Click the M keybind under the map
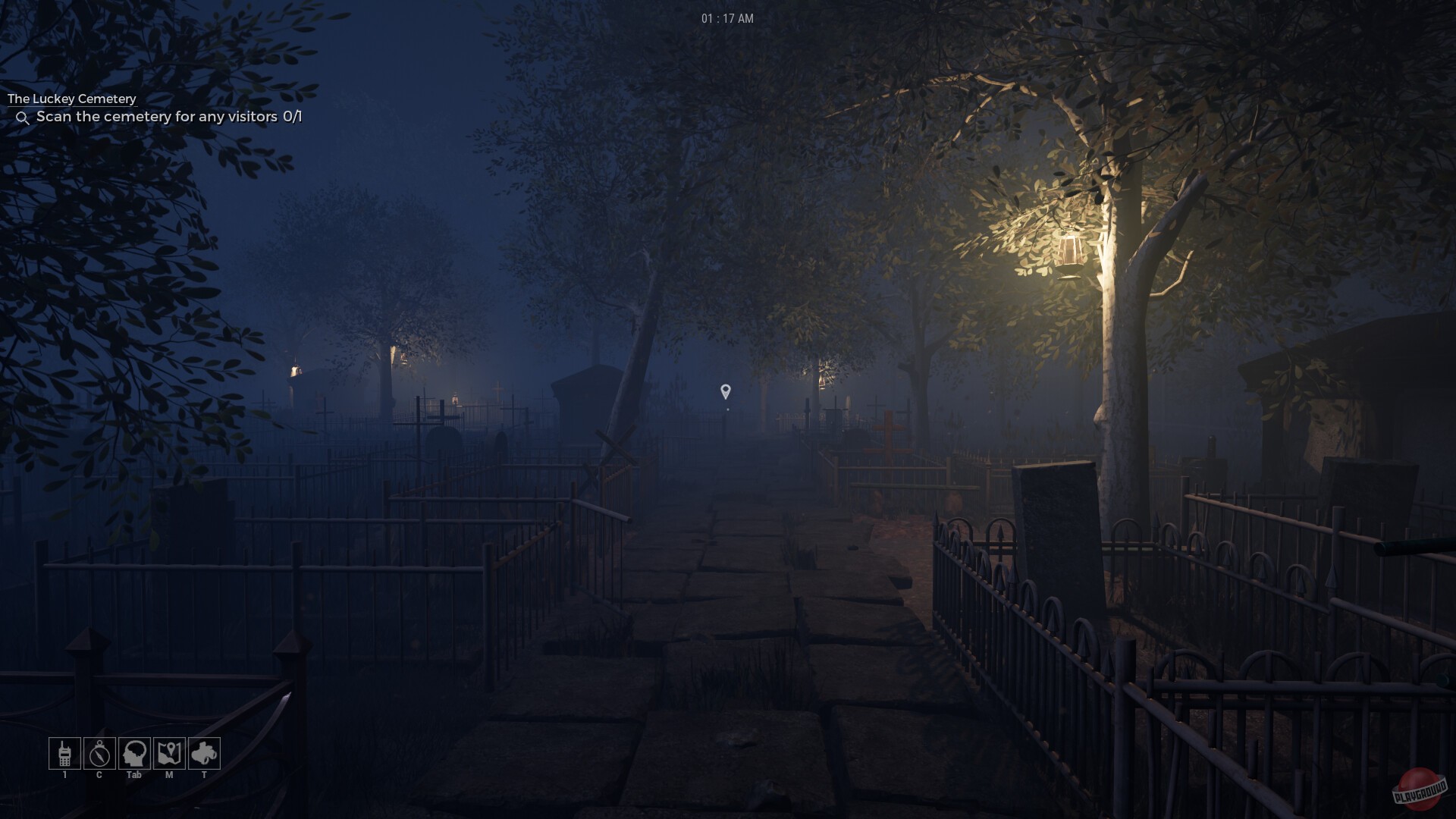Screen dimensions: 1456x819 [170, 776]
